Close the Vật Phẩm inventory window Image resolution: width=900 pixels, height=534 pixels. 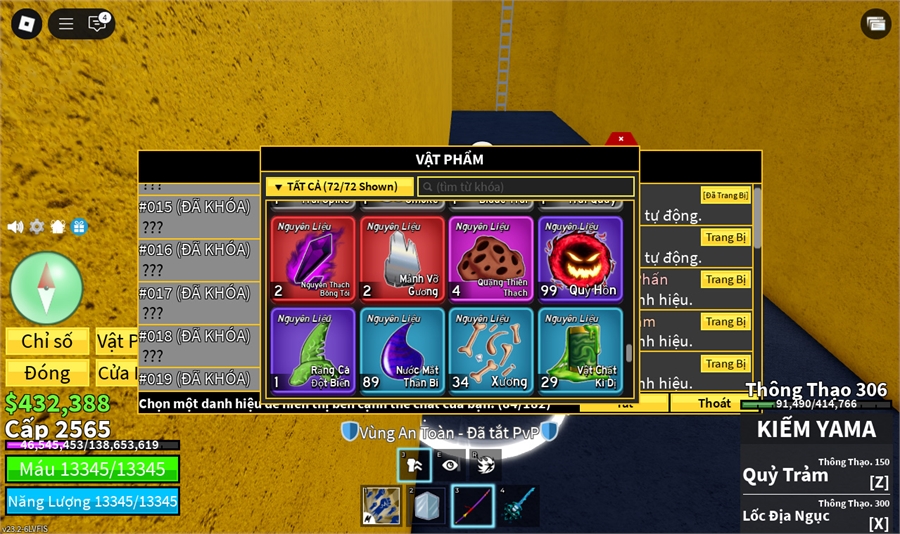click(621, 139)
